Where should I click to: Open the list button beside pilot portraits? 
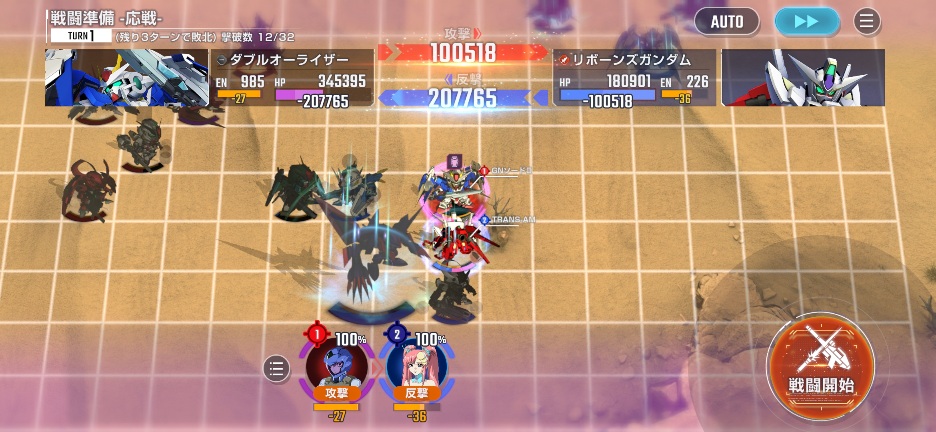(276, 369)
